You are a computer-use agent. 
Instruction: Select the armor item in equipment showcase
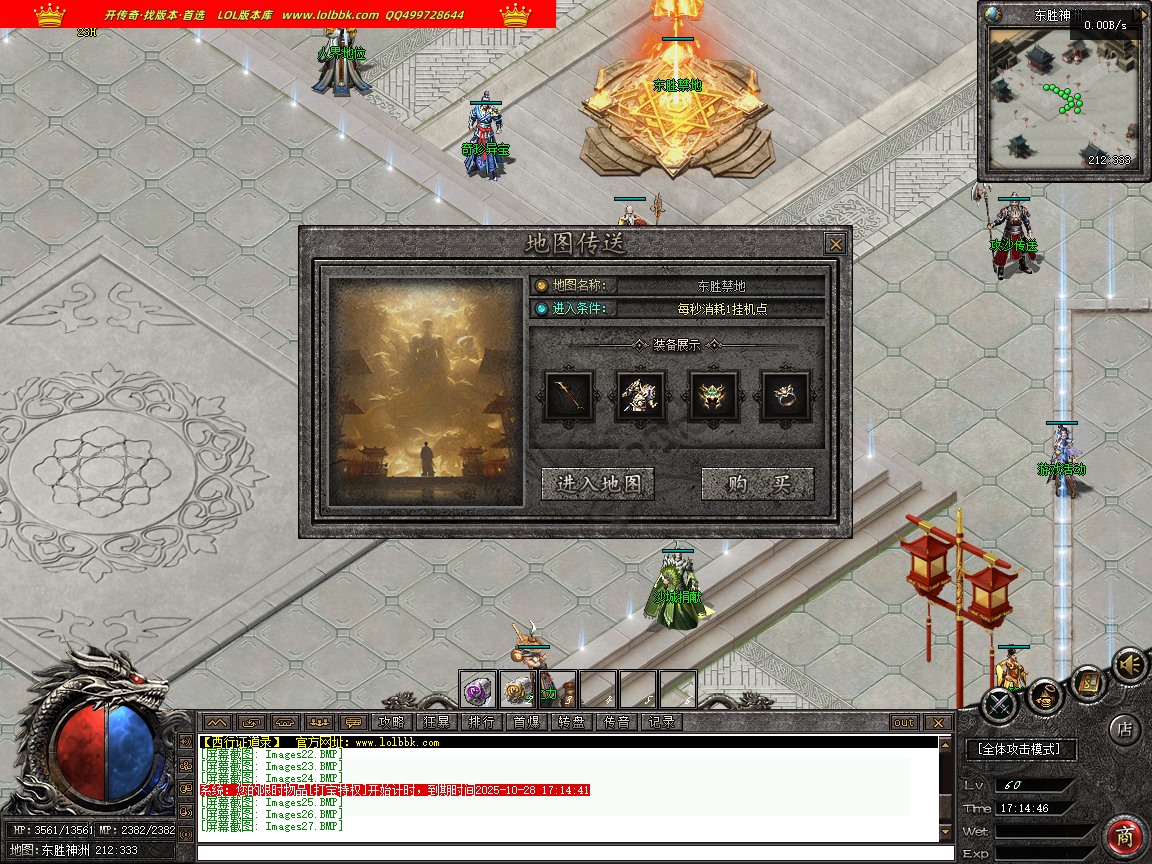641,396
